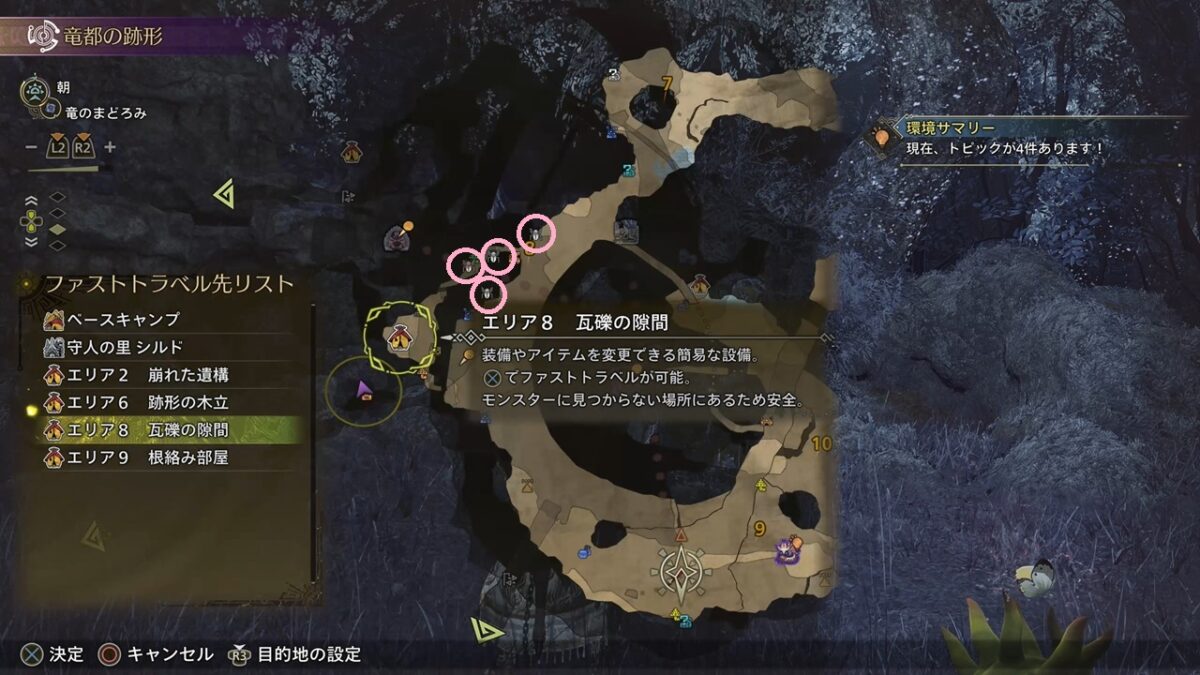This screenshot has width=1200, height=675.
Task: Select エリア2 崩れた遺構 entry
Action: [147, 375]
